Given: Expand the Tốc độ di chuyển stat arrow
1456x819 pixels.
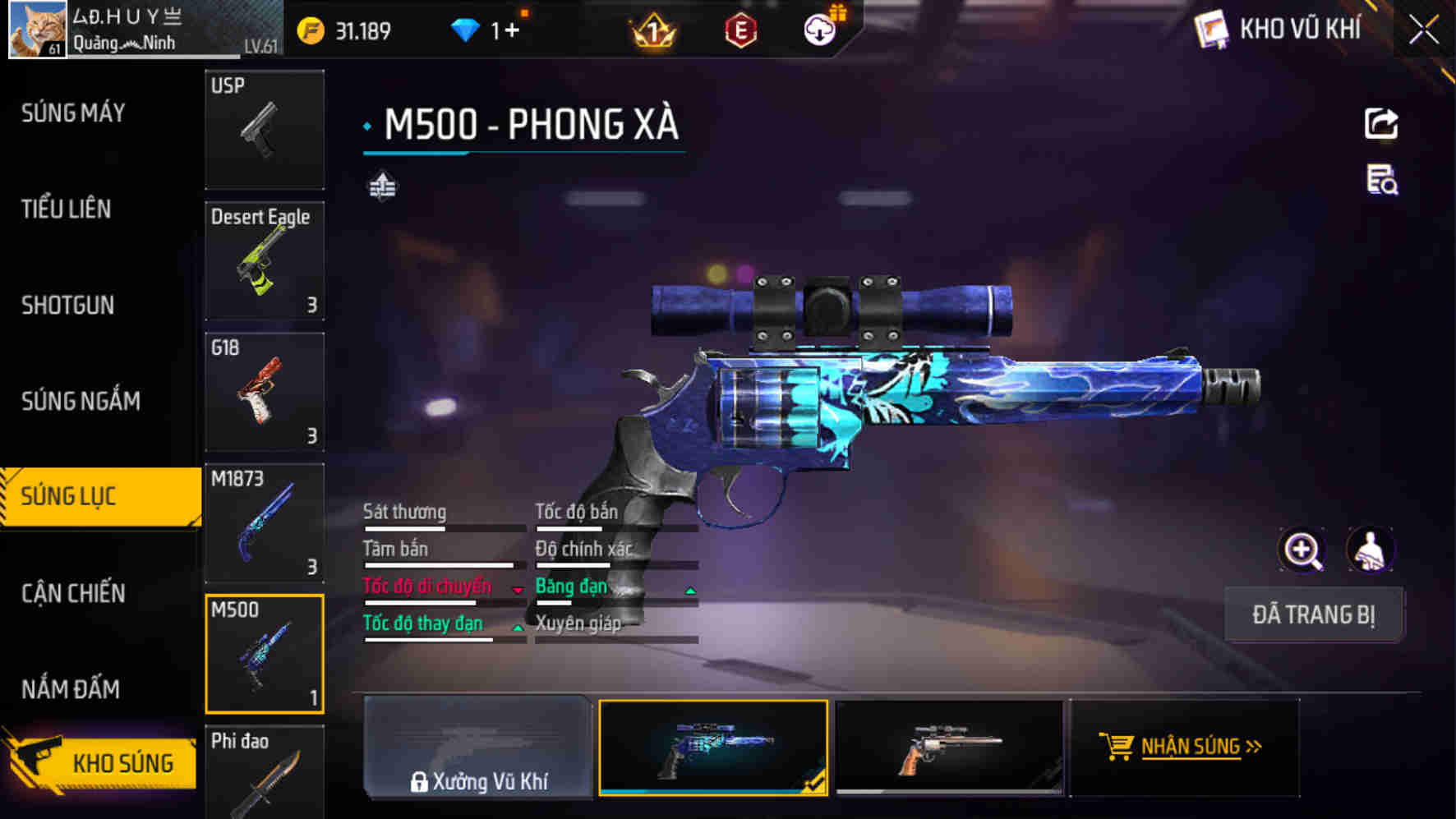Looking at the screenshot, I should pos(518,590).
